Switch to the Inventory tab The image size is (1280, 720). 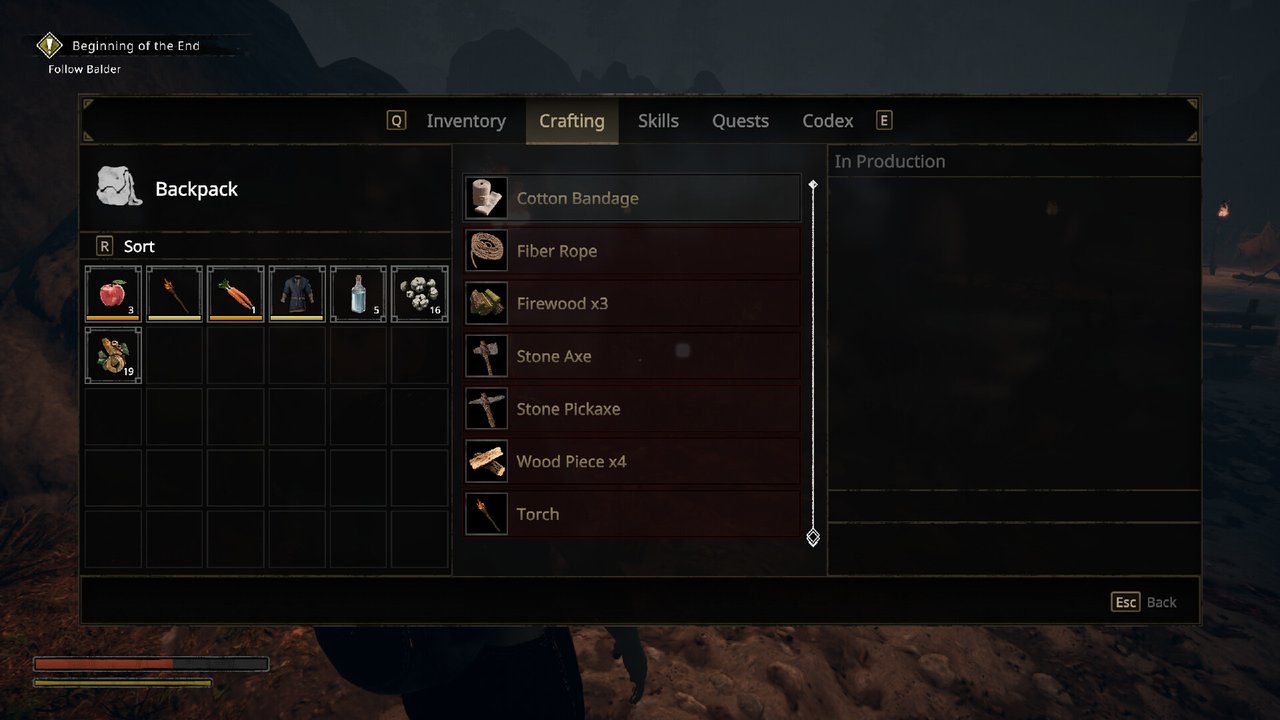pyautogui.click(x=465, y=121)
